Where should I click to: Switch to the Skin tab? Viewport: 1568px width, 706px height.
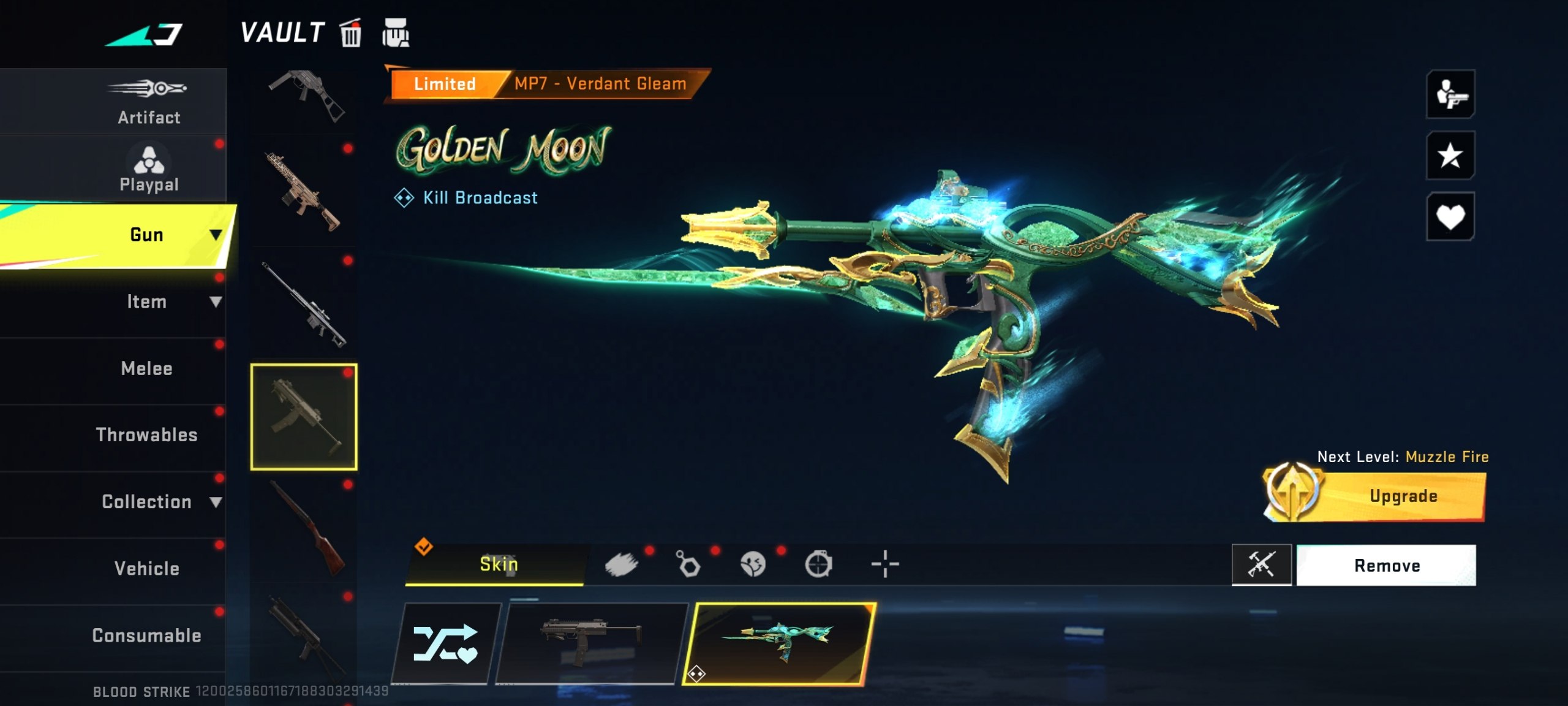(497, 564)
